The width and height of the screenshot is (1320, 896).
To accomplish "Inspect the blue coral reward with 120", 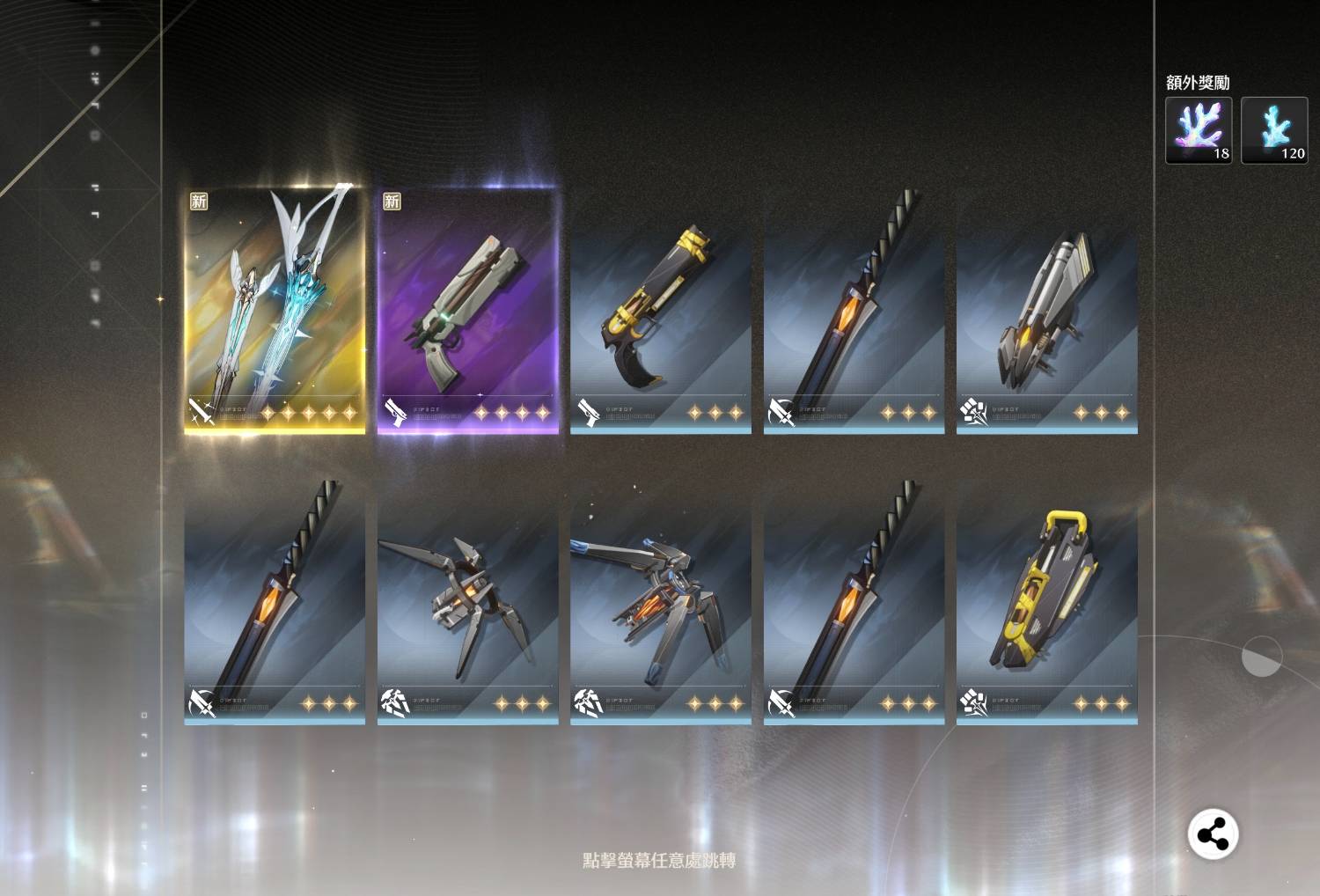I will pos(1273,130).
